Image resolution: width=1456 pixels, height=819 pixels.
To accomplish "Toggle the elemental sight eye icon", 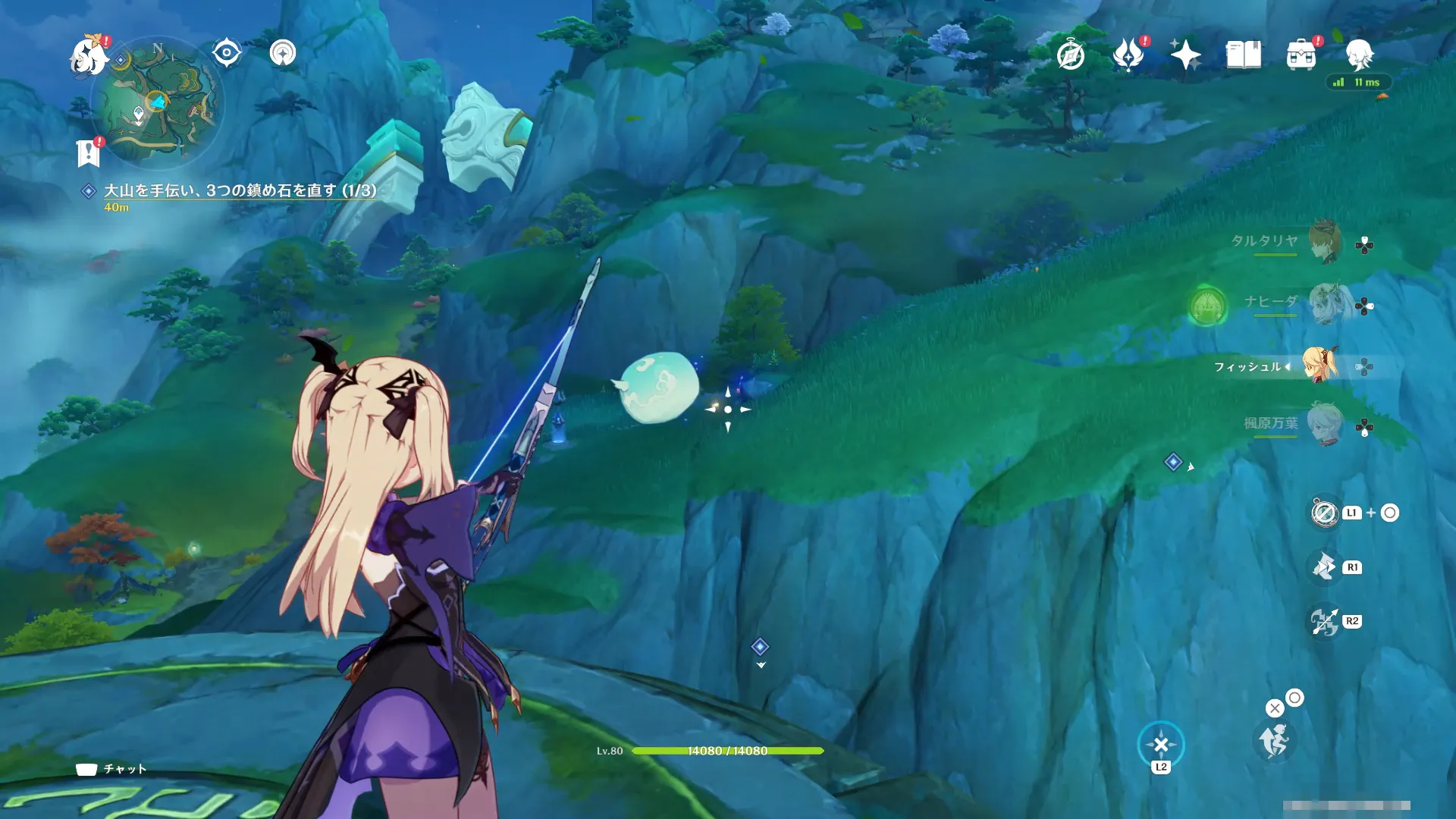I will [227, 53].
